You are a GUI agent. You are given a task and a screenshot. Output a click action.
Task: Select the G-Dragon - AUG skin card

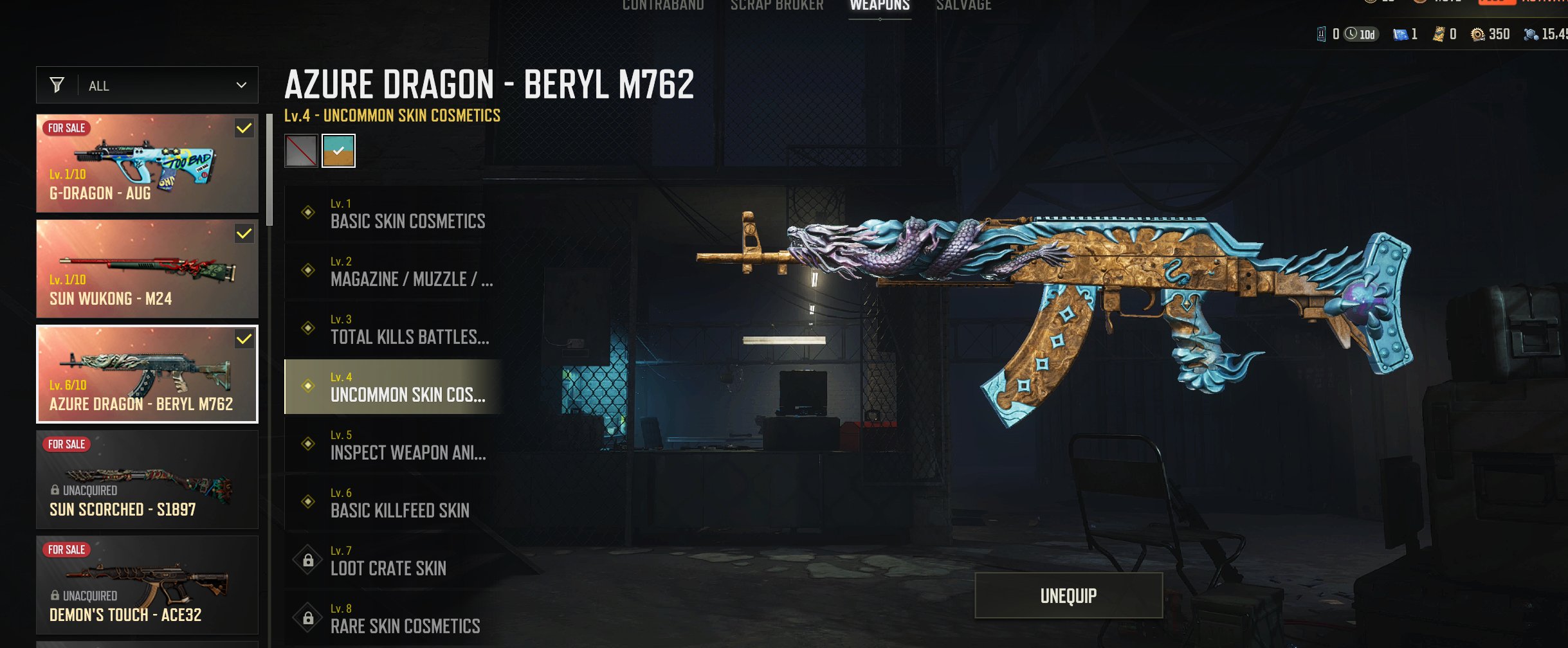pos(147,163)
